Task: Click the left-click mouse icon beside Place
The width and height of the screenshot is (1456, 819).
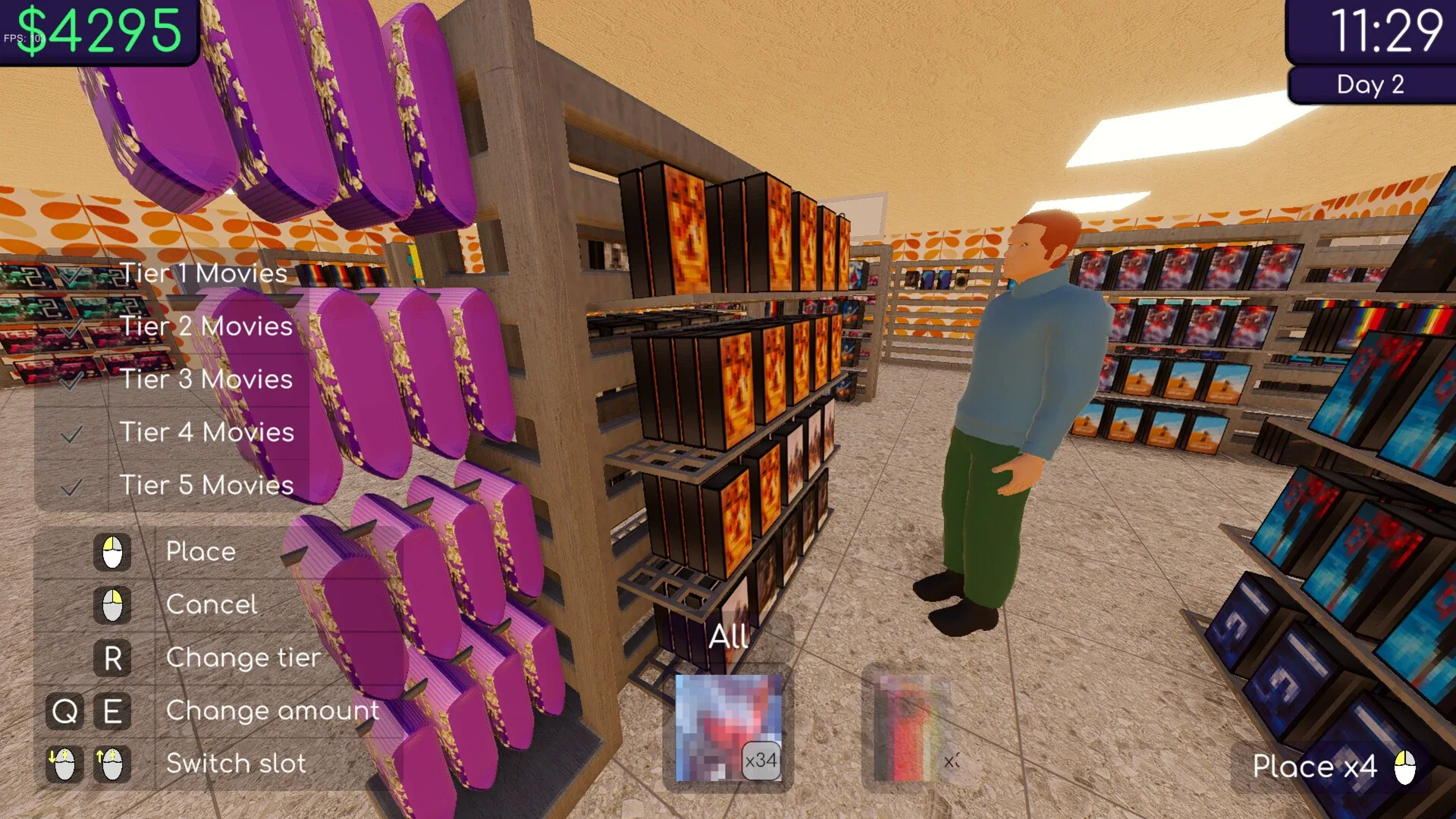Action: [111, 552]
